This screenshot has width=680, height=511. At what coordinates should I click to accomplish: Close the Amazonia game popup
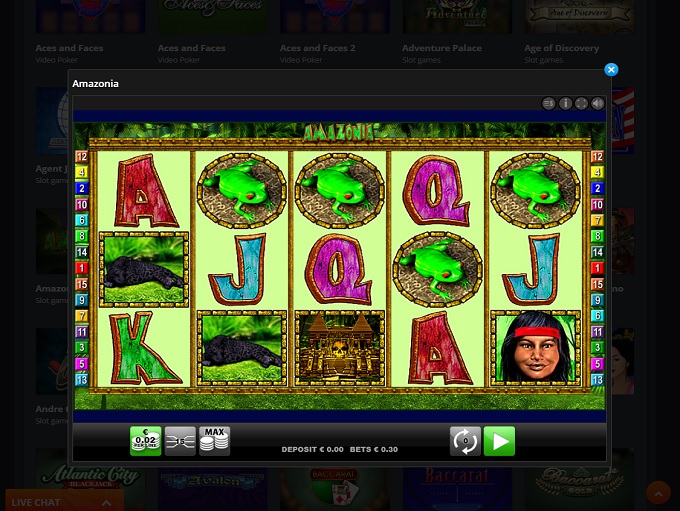click(611, 70)
